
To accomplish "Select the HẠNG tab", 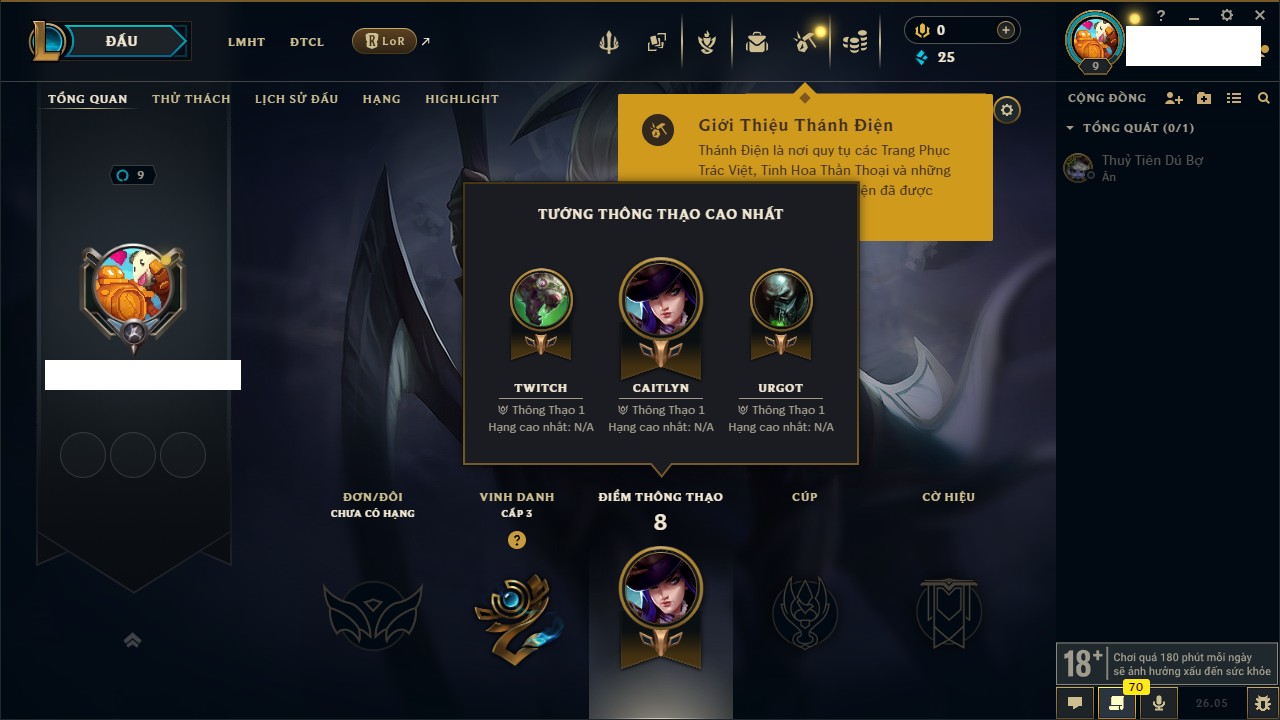I will coord(381,99).
